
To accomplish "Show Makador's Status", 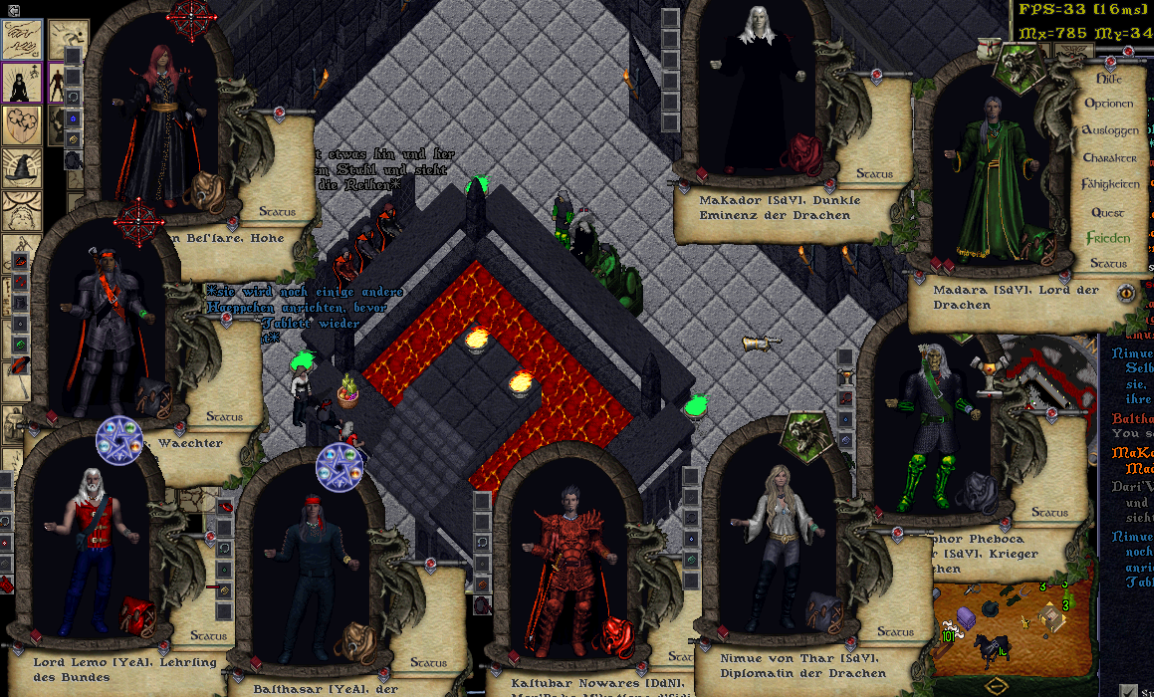I will tap(874, 174).
